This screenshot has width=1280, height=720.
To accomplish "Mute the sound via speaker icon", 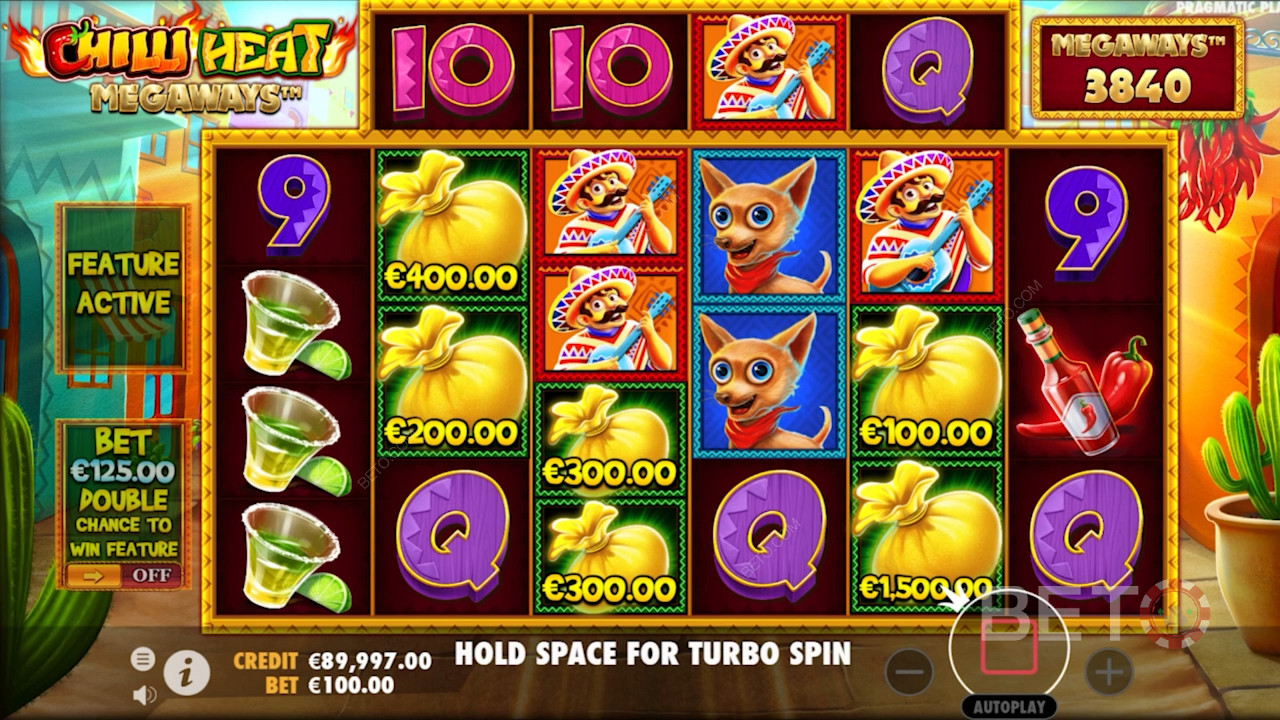I will tap(144, 693).
